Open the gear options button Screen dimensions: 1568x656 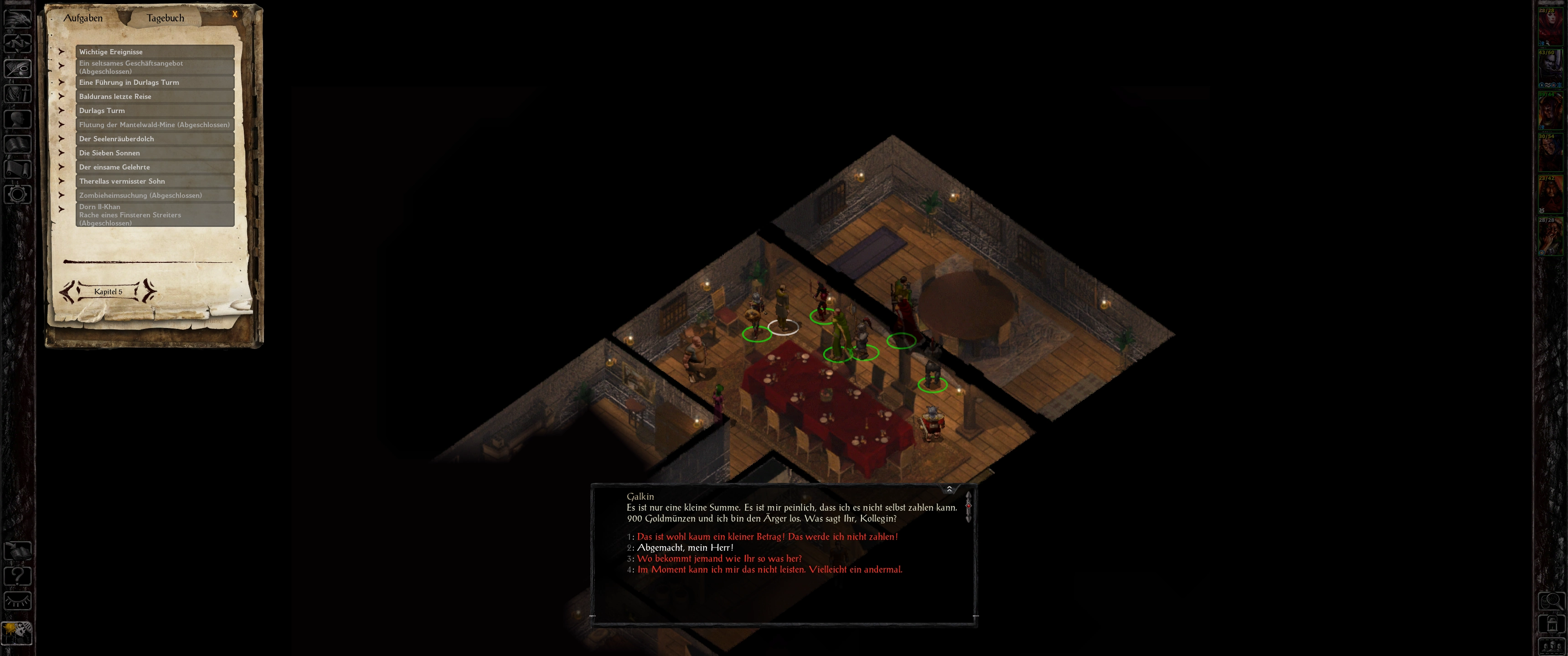tap(18, 195)
